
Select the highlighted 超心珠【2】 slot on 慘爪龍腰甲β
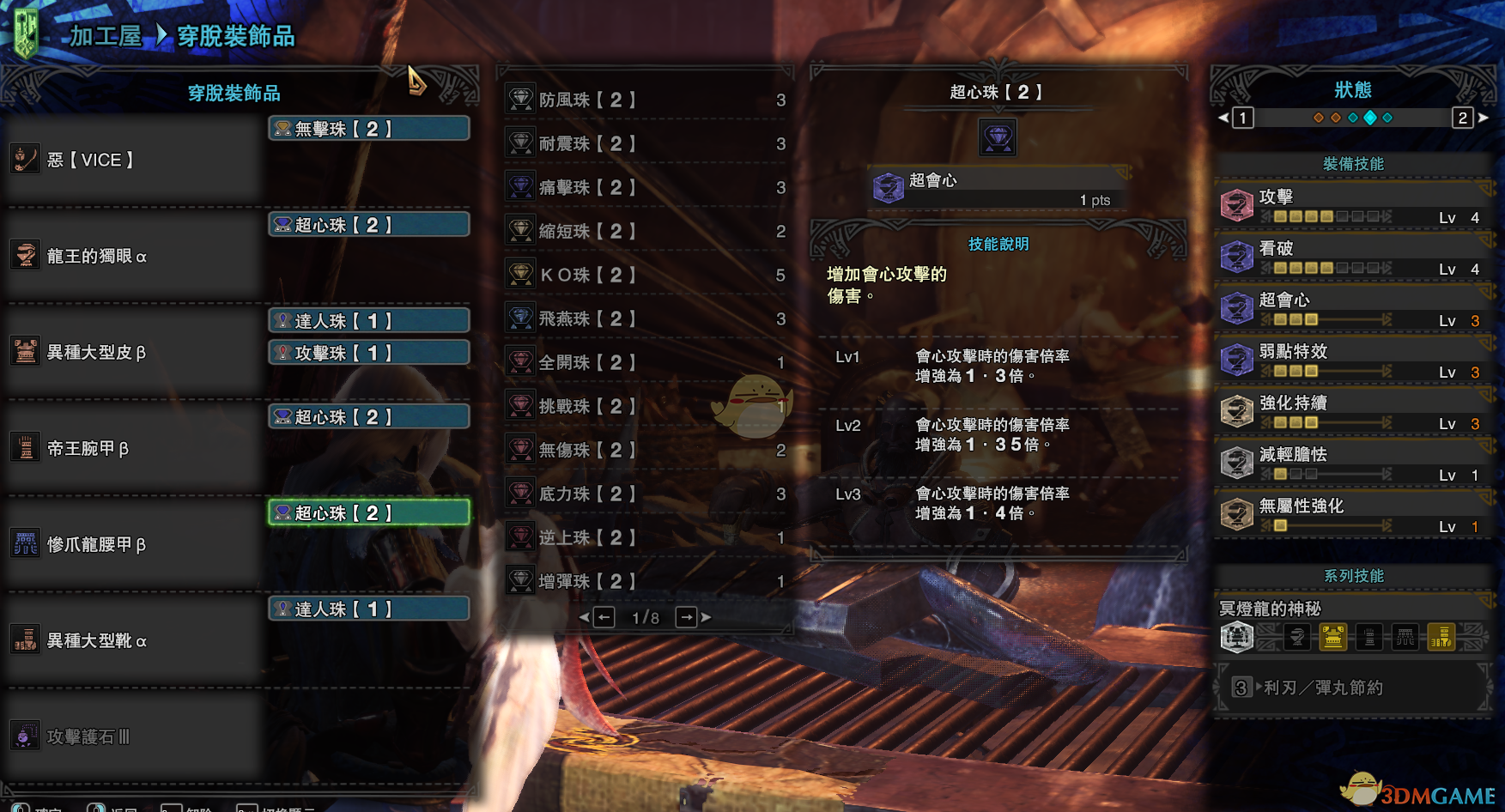click(x=368, y=512)
